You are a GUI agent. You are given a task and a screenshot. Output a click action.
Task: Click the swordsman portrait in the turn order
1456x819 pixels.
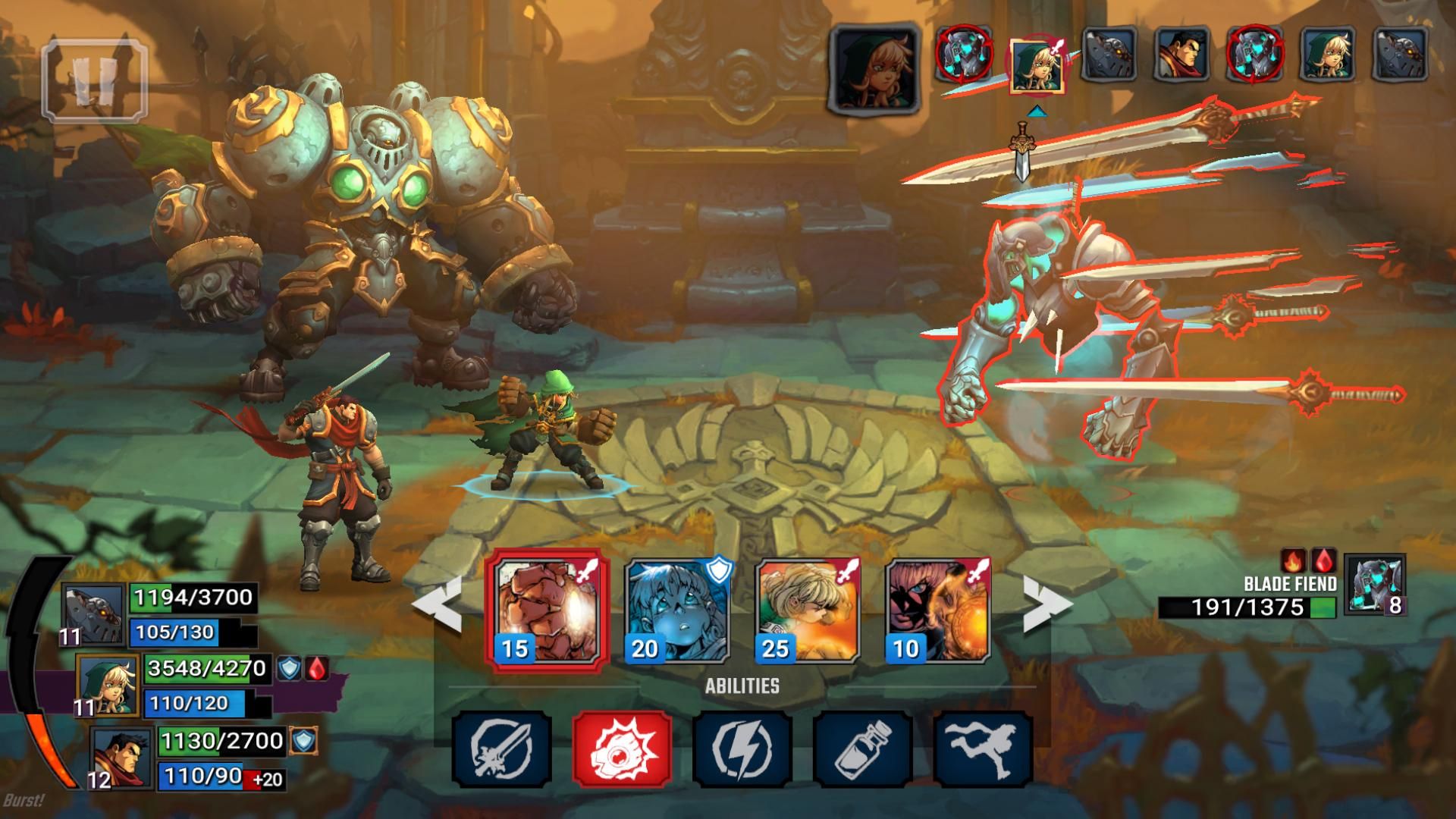click(x=1180, y=55)
